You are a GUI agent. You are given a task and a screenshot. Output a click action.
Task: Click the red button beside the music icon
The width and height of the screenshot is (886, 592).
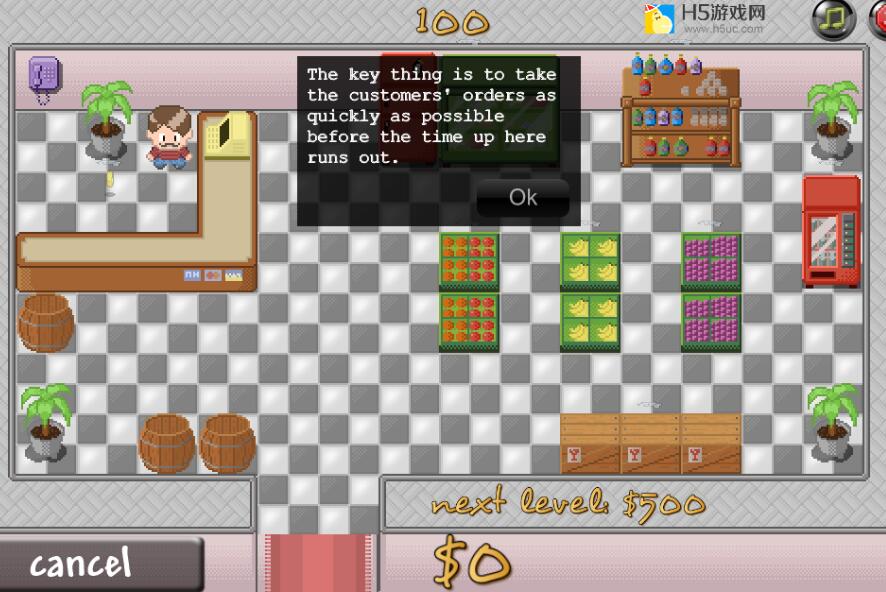click(877, 18)
